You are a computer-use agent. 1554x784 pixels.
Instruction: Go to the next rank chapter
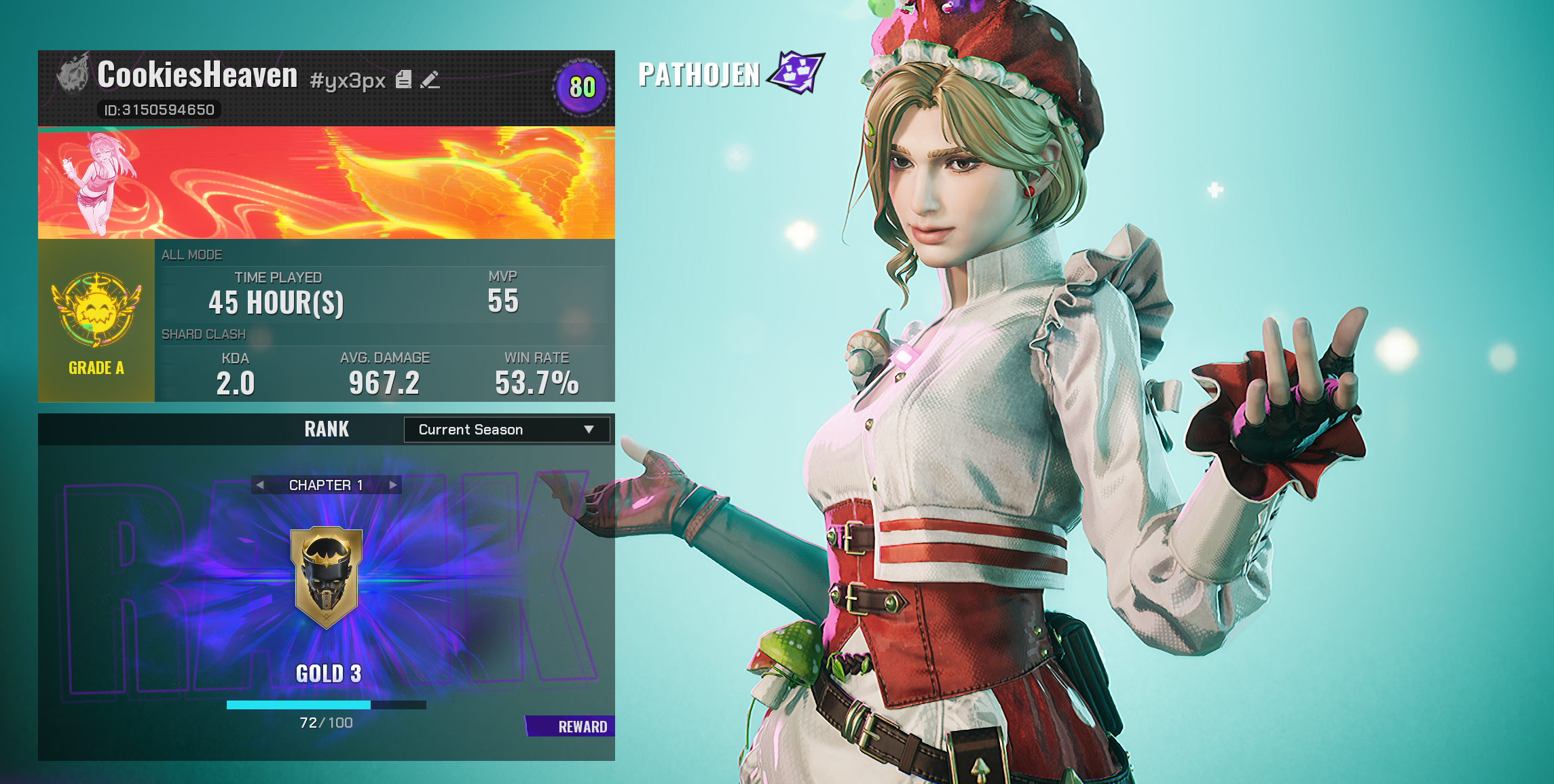pyautogui.click(x=393, y=485)
